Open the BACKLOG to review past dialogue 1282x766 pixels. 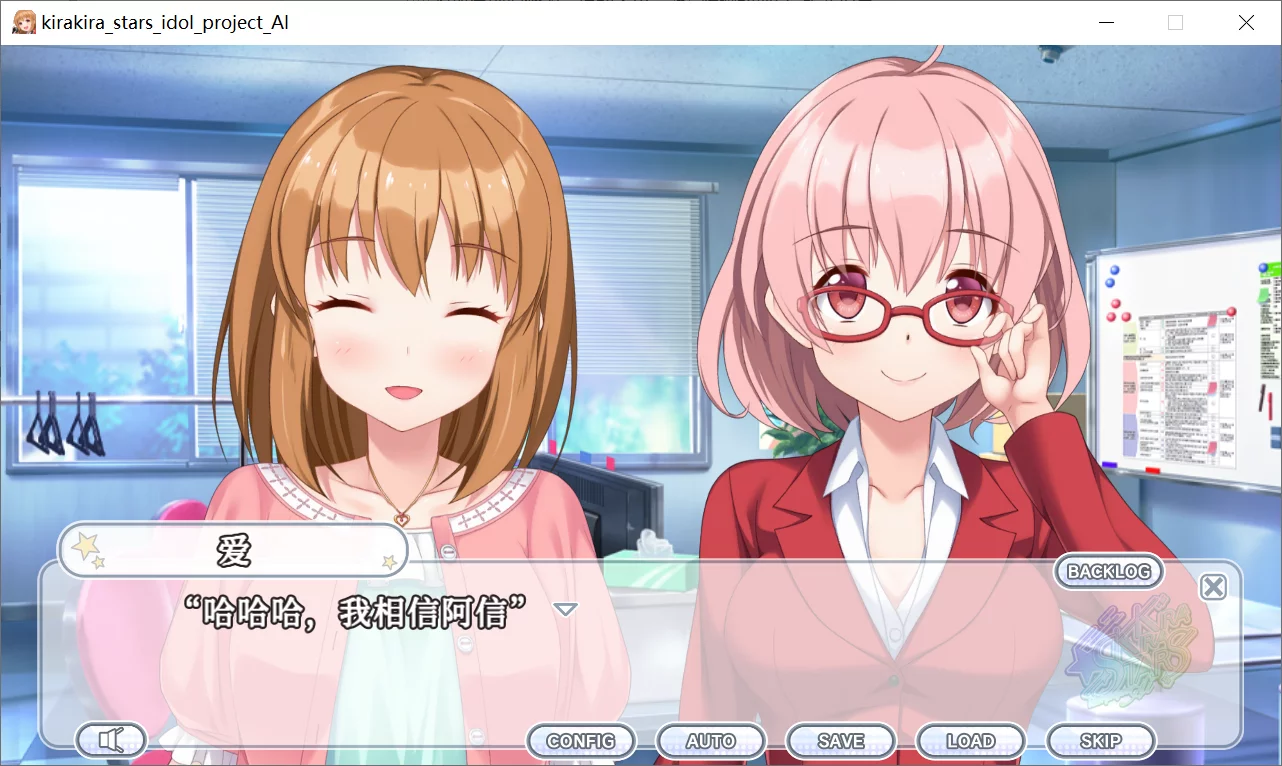coord(1108,571)
